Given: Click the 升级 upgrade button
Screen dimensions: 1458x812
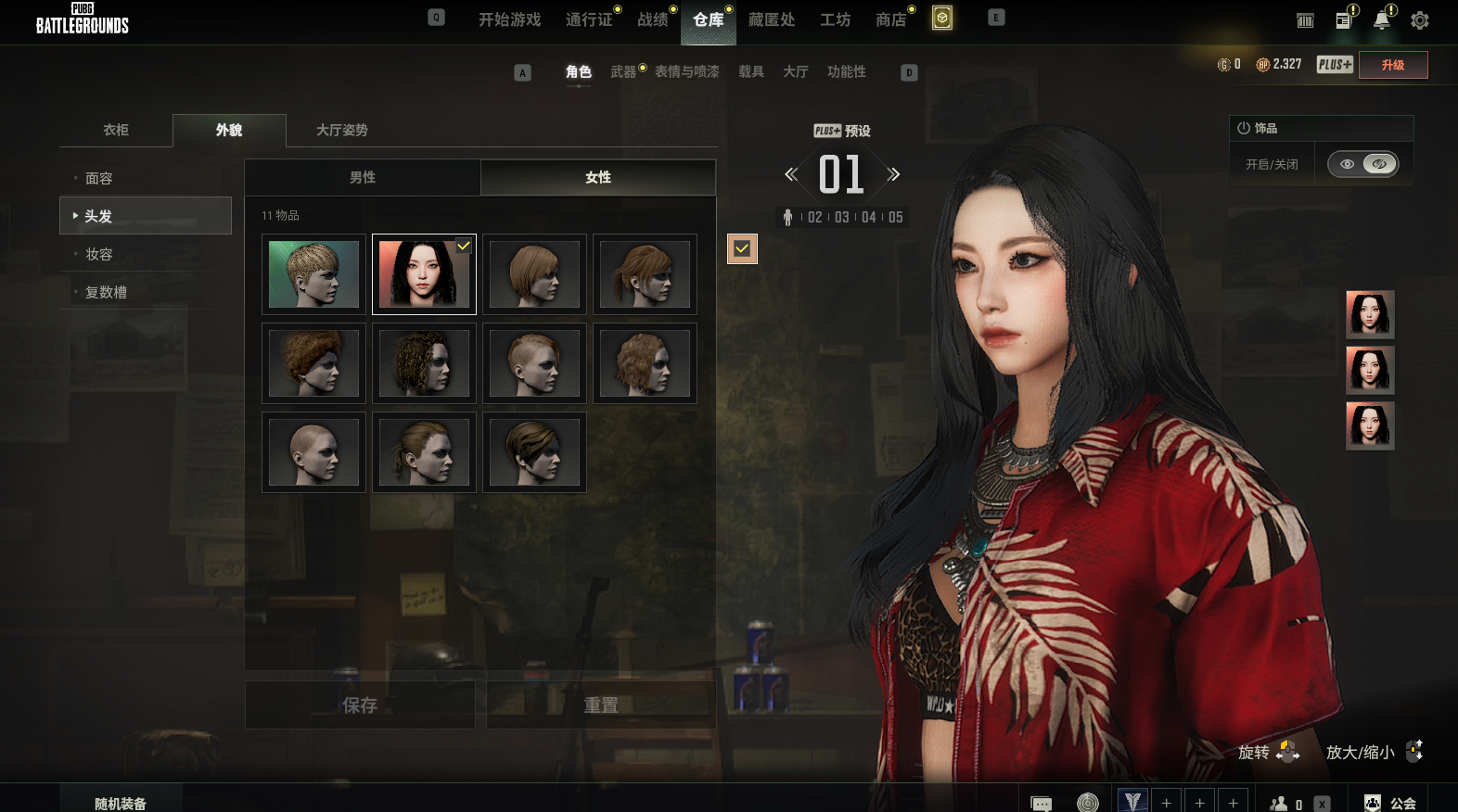Looking at the screenshot, I should coord(1392,65).
